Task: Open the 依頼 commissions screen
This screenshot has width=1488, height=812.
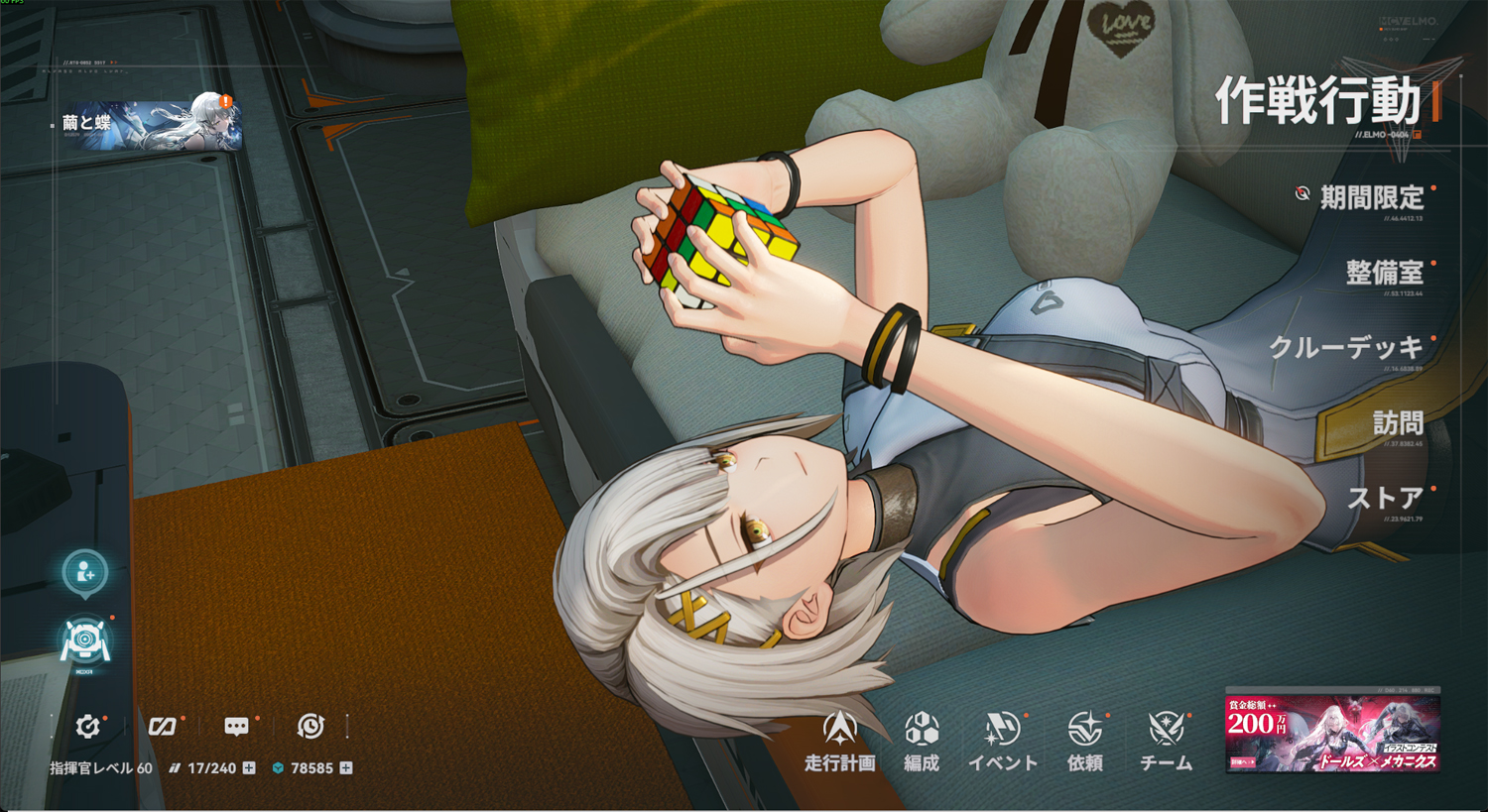Action: 1084,741
